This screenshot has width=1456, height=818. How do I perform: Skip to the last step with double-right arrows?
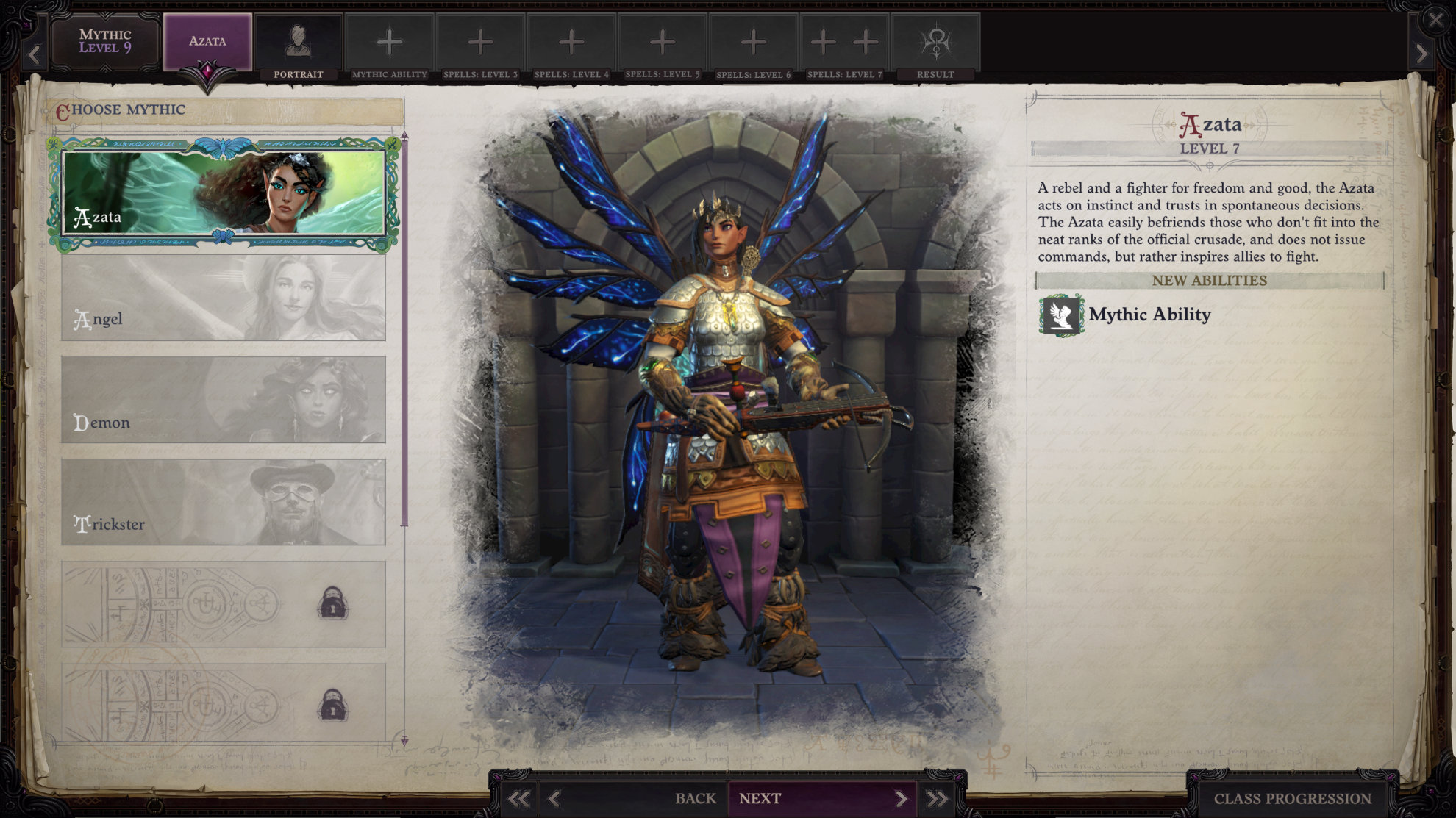click(x=937, y=799)
